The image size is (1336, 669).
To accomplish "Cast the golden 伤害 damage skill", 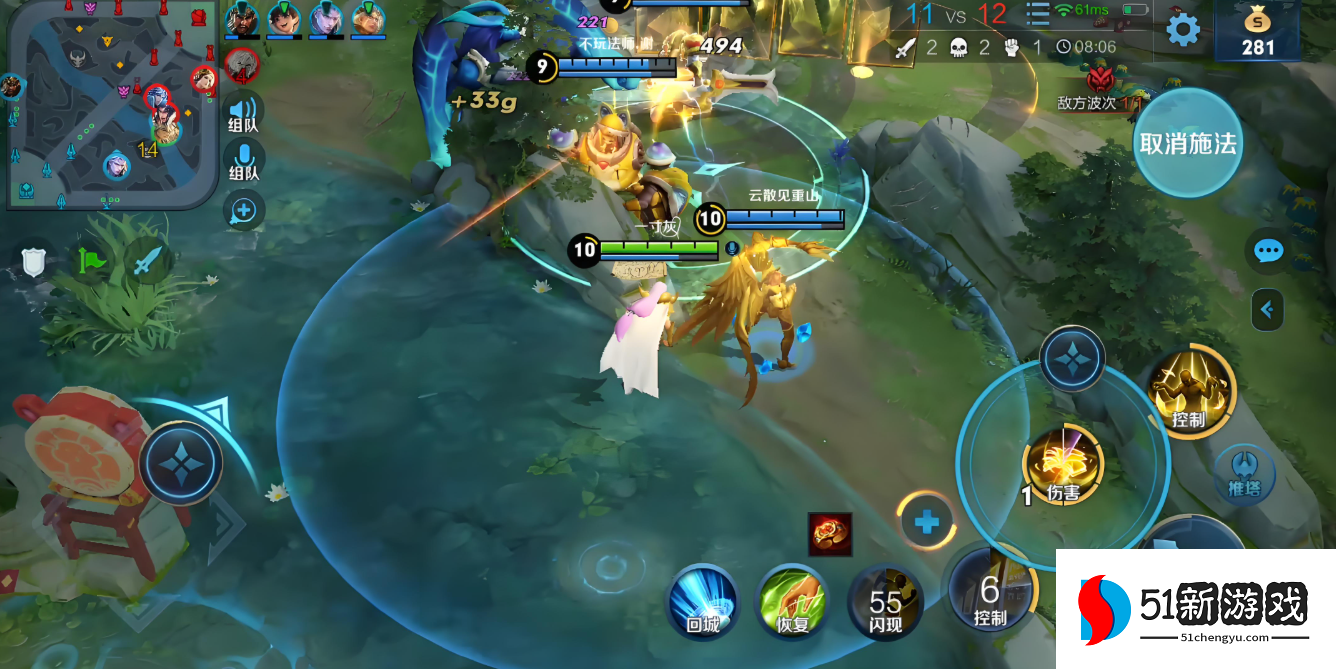I will coord(1062,465).
